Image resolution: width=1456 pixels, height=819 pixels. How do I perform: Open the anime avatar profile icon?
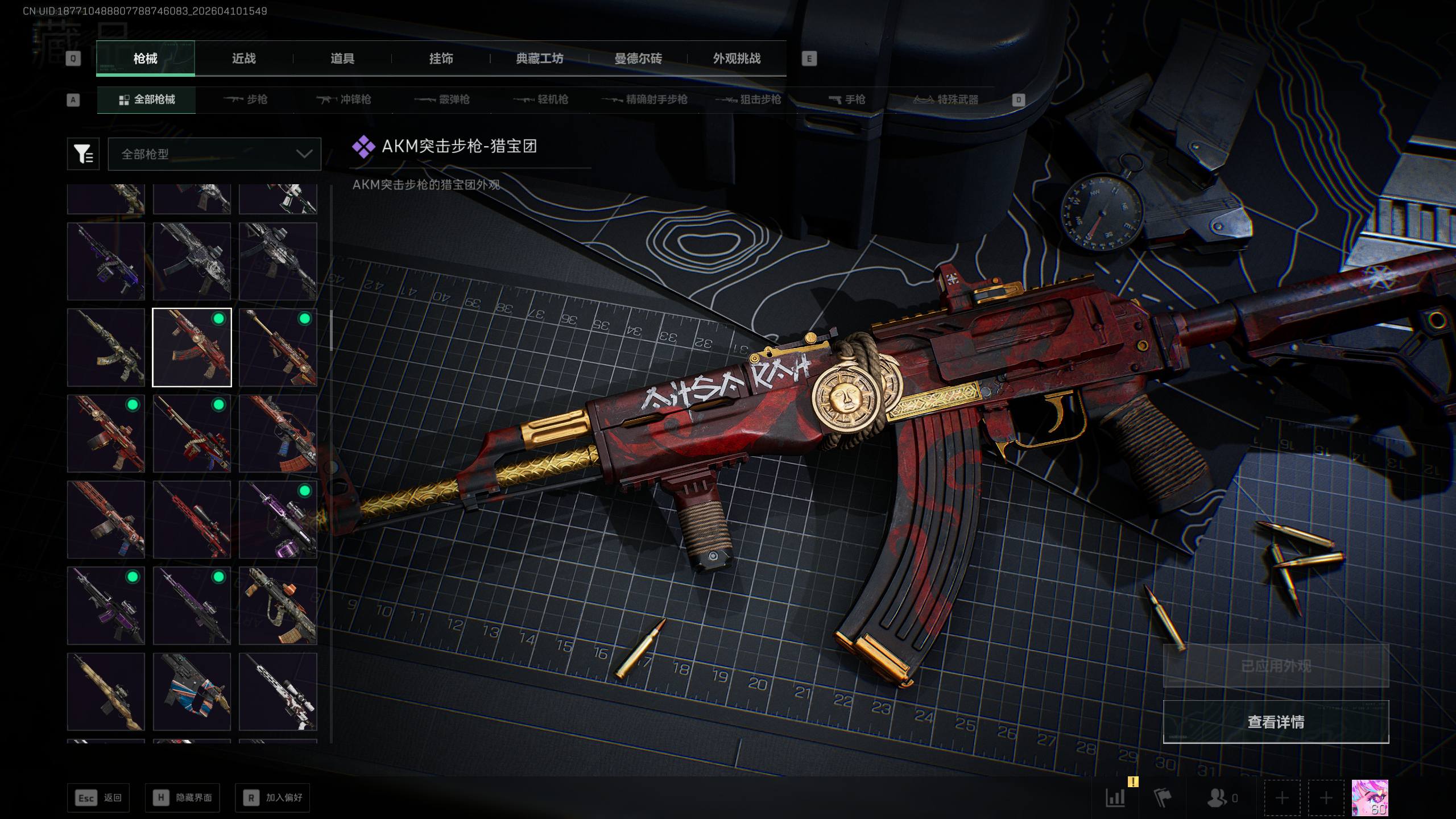pyautogui.click(x=1370, y=798)
